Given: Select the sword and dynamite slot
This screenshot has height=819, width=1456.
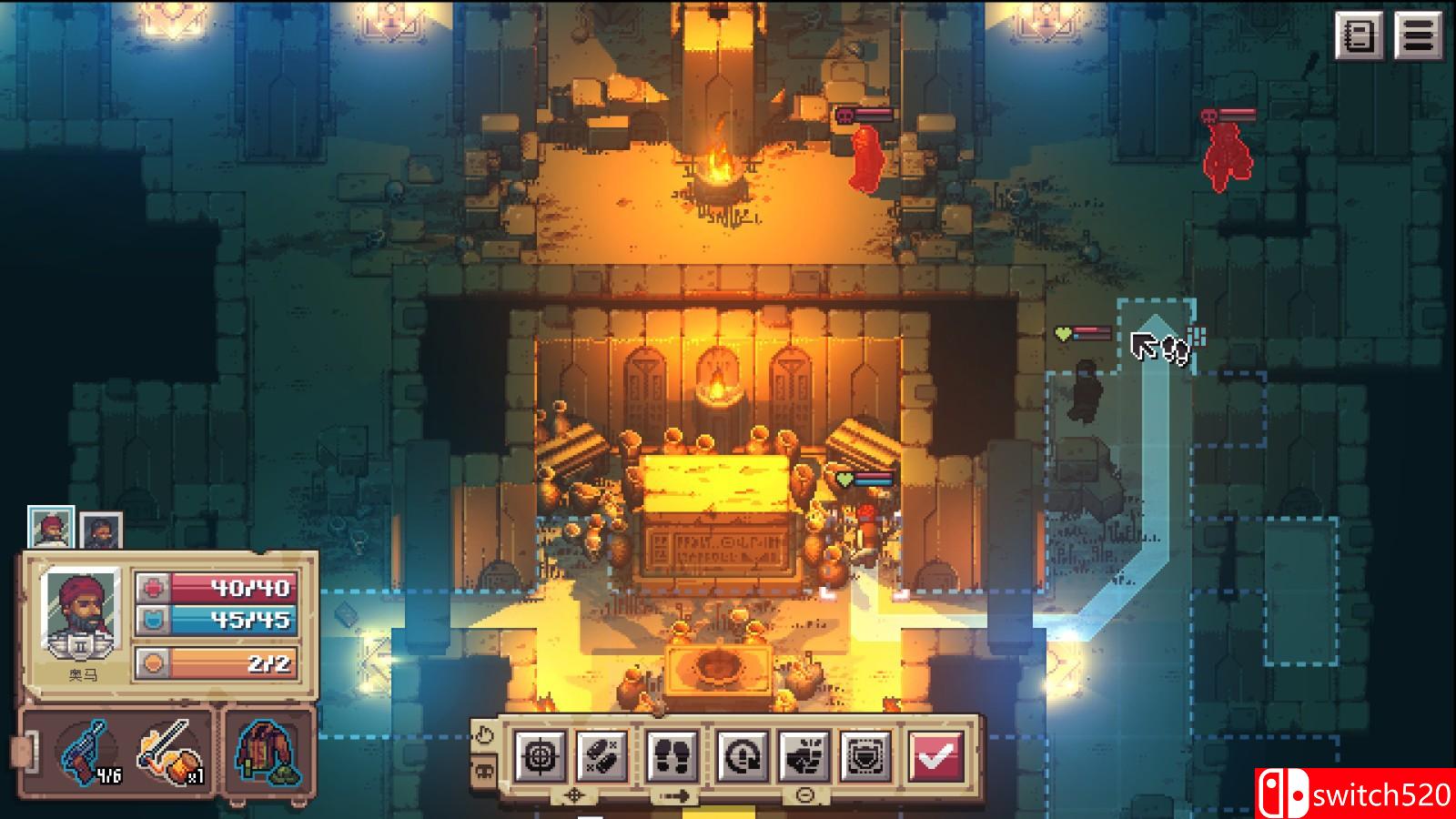Looking at the screenshot, I should [x=170, y=753].
